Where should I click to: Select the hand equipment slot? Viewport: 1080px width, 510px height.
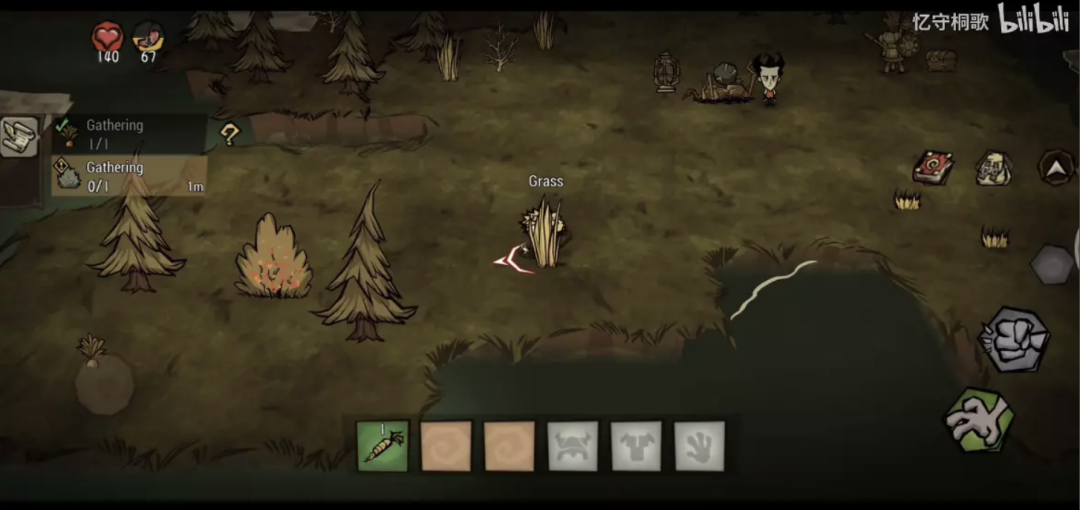point(699,446)
